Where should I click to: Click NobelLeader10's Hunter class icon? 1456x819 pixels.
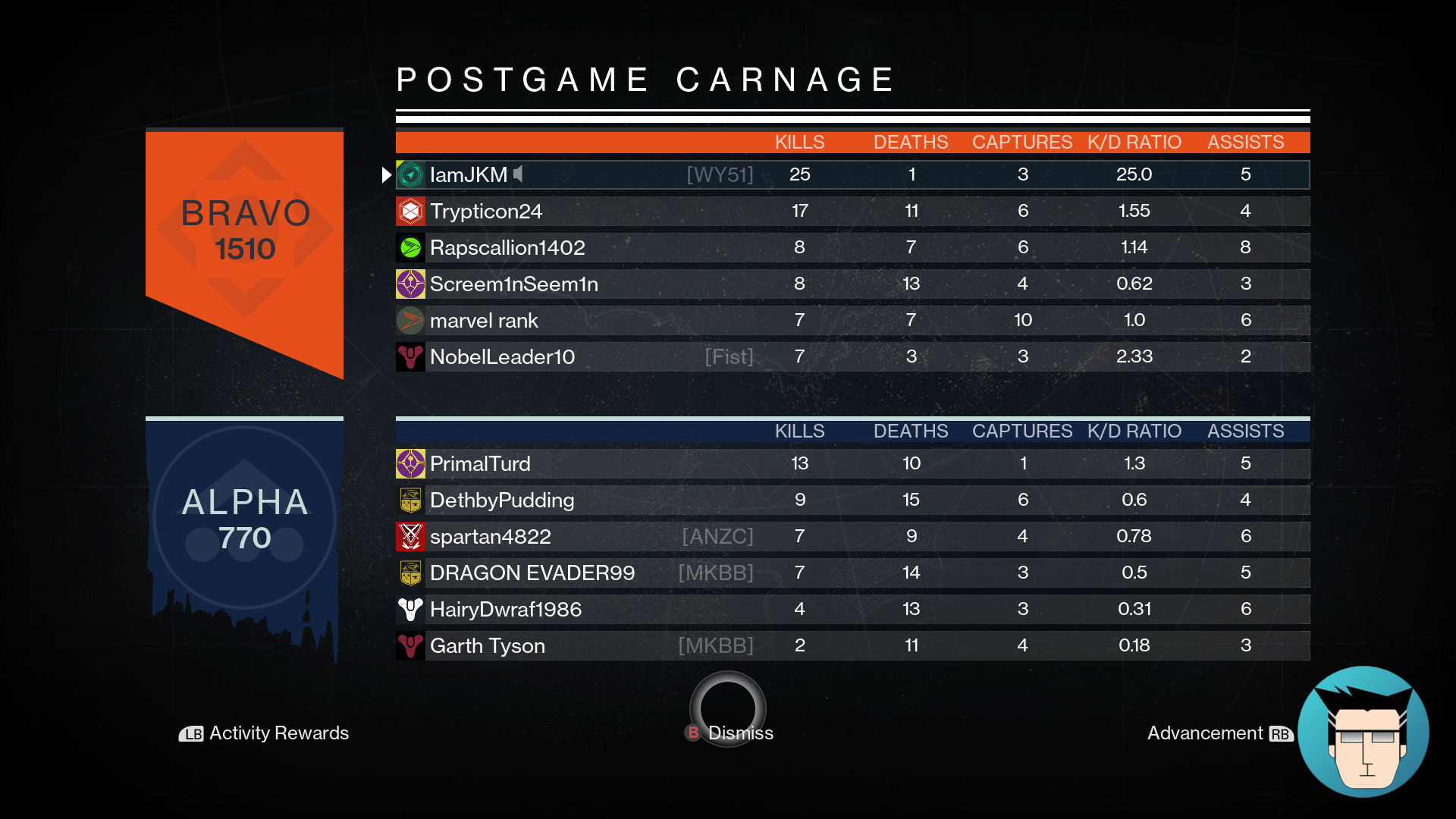point(409,356)
